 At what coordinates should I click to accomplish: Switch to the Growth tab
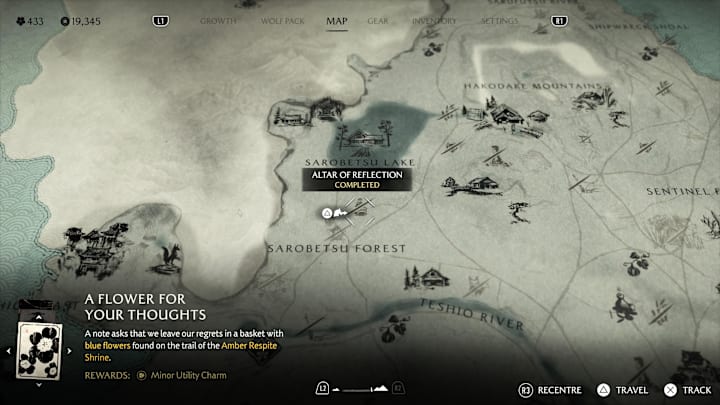tap(218, 20)
